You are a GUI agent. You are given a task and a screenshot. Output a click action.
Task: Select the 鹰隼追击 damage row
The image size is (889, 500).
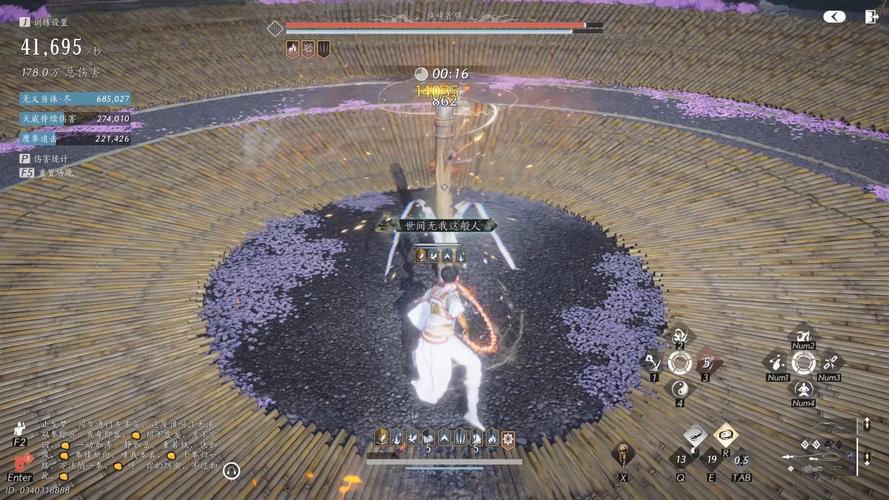coord(75,139)
